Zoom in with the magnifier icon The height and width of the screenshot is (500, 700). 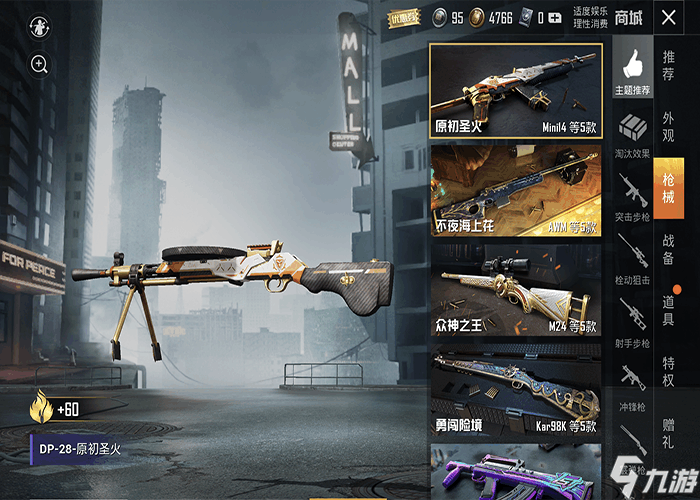click(x=39, y=65)
